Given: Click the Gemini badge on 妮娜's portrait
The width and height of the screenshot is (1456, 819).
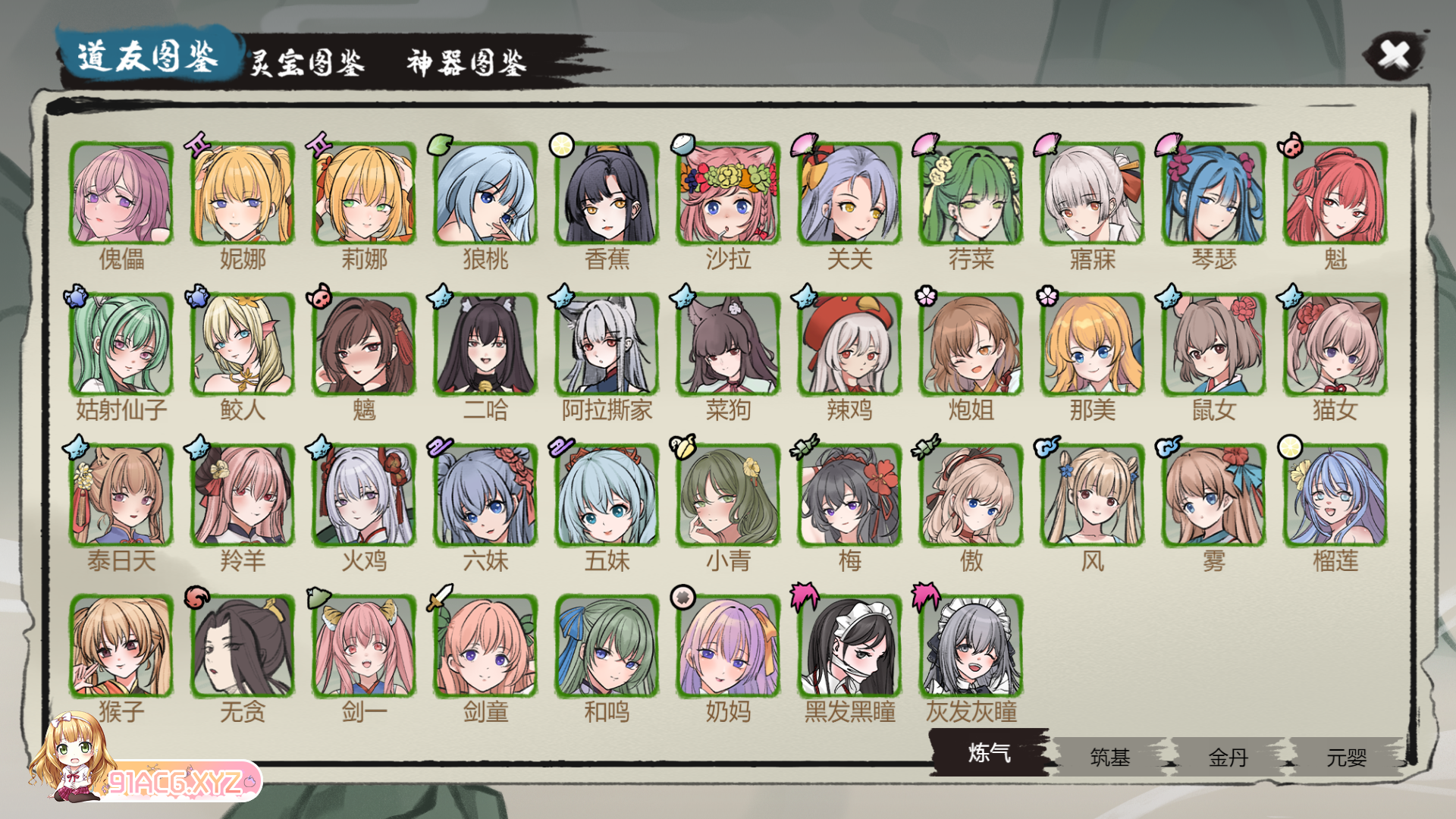Looking at the screenshot, I should pyautogui.click(x=199, y=144).
